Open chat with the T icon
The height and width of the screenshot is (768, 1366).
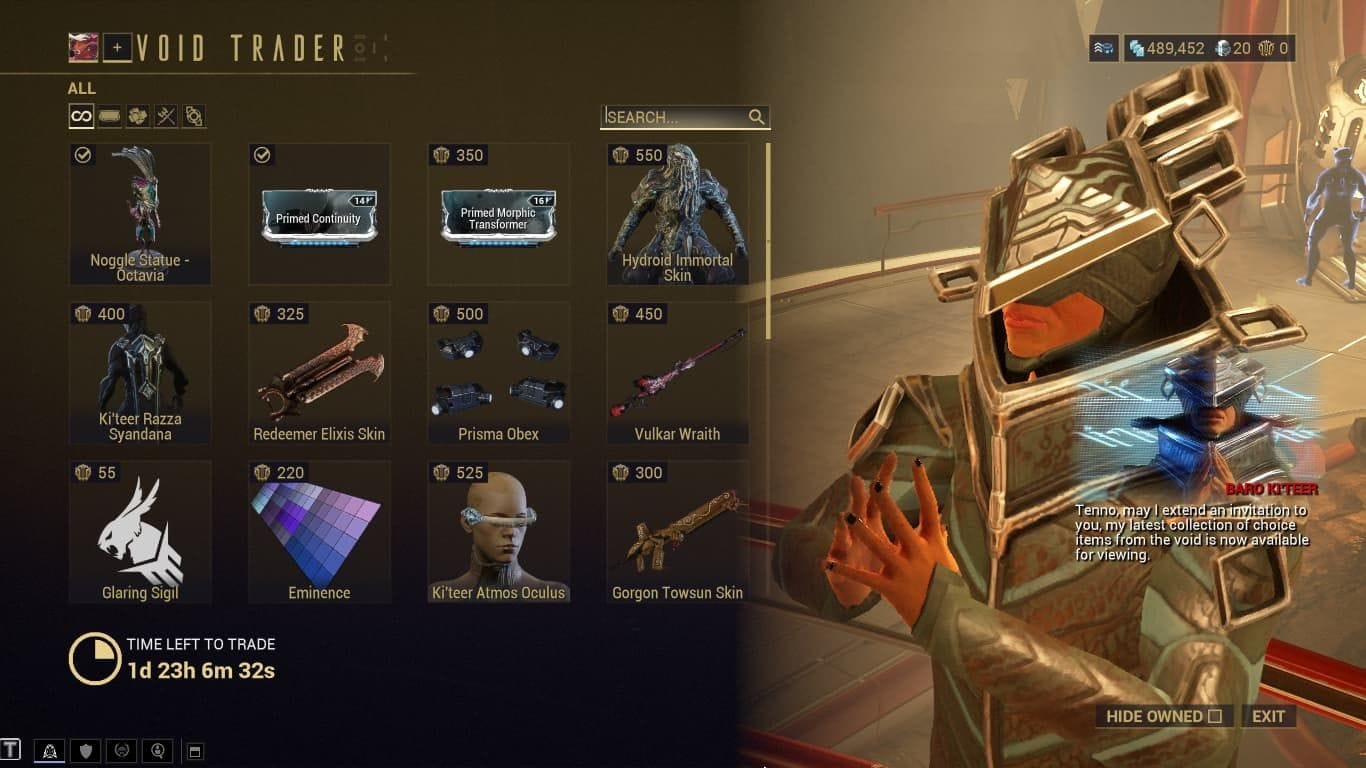(x=12, y=750)
